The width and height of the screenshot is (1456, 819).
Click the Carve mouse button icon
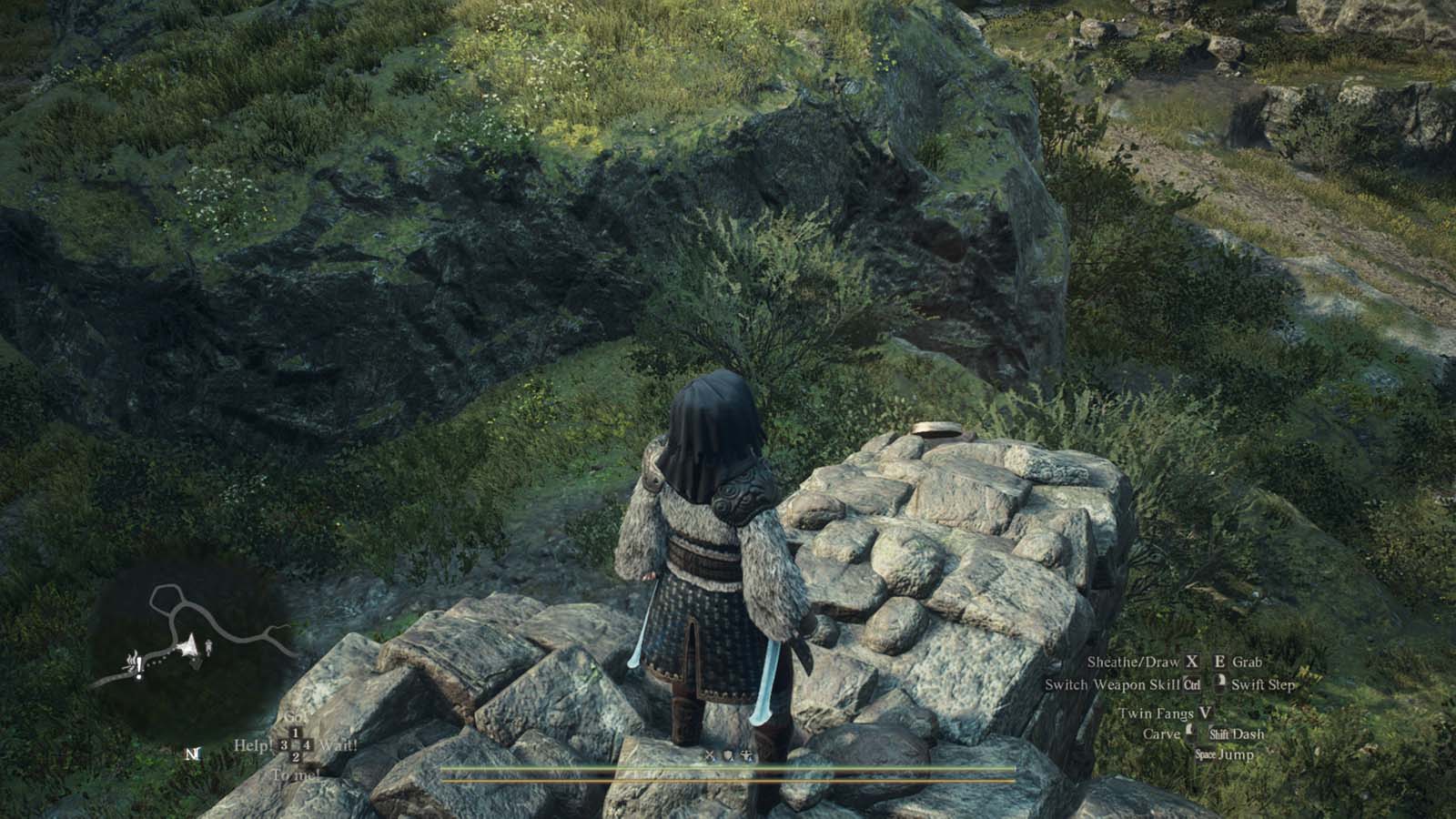(1189, 733)
